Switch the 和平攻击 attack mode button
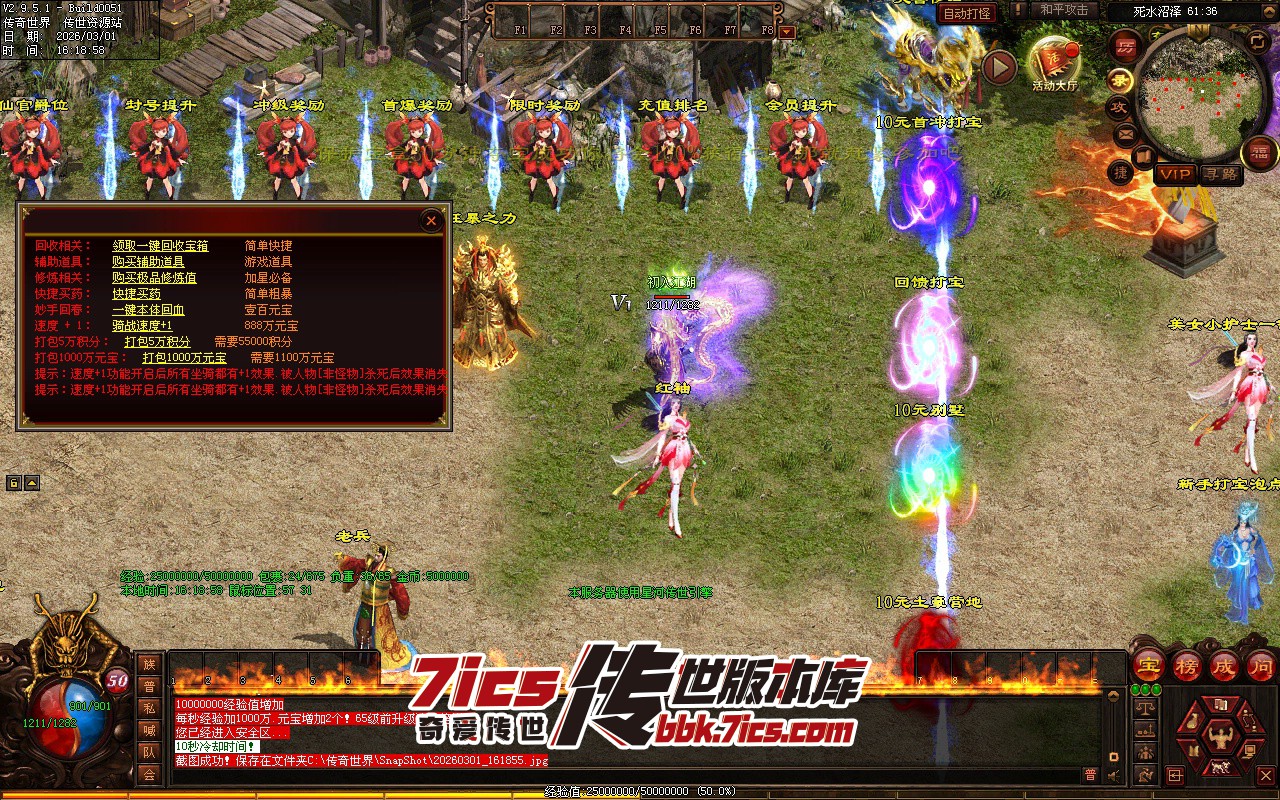This screenshot has height=800, width=1280. click(1063, 10)
